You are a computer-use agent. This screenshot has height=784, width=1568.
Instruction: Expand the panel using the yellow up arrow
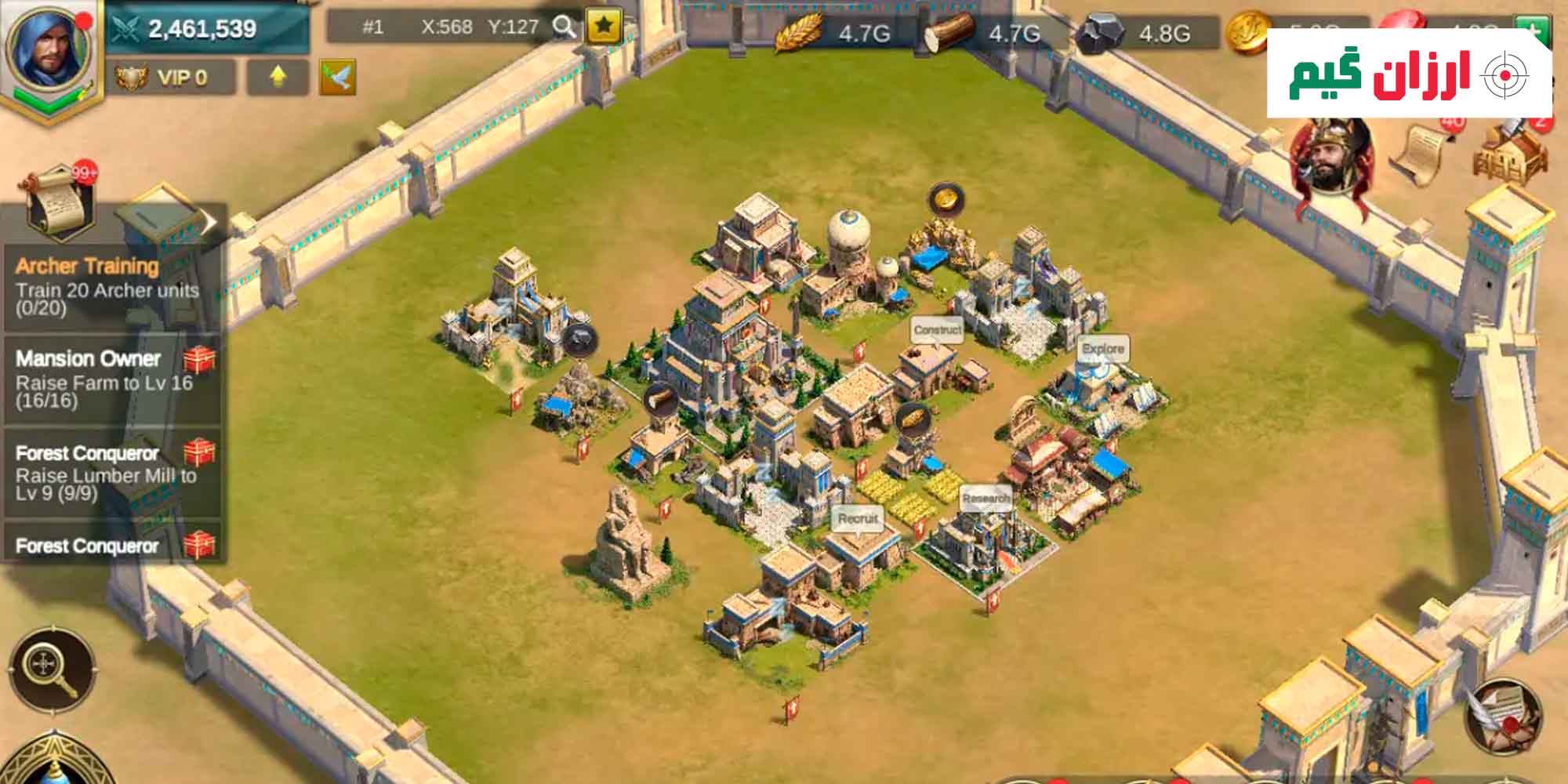point(278,76)
